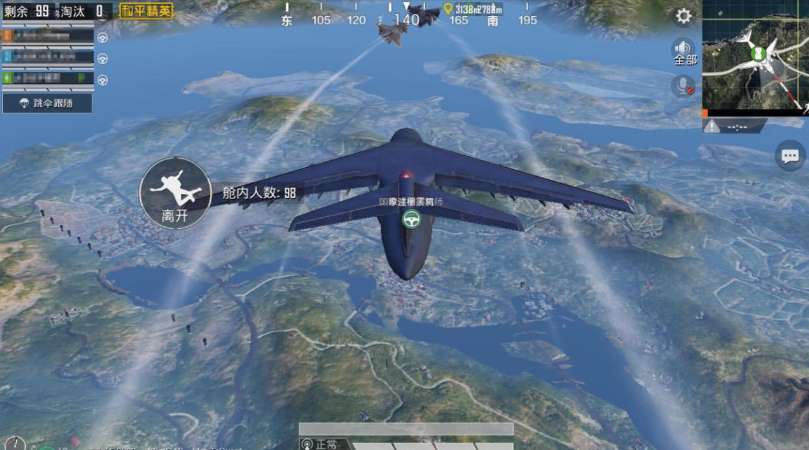Toggle the 全部 speaker voice channel
This screenshot has width=809, height=450.
click(684, 52)
